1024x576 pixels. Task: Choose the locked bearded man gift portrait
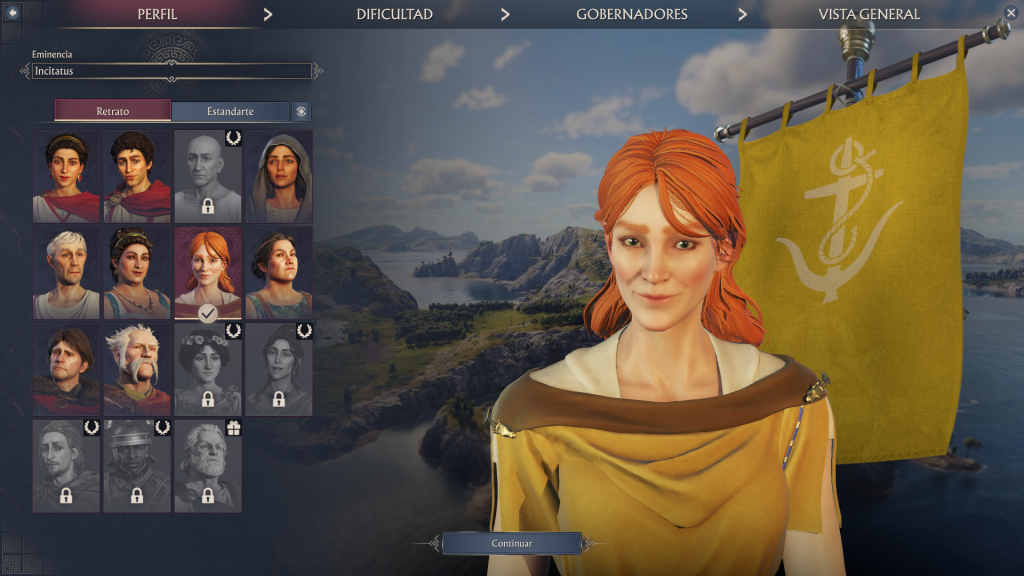coord(208,465)
